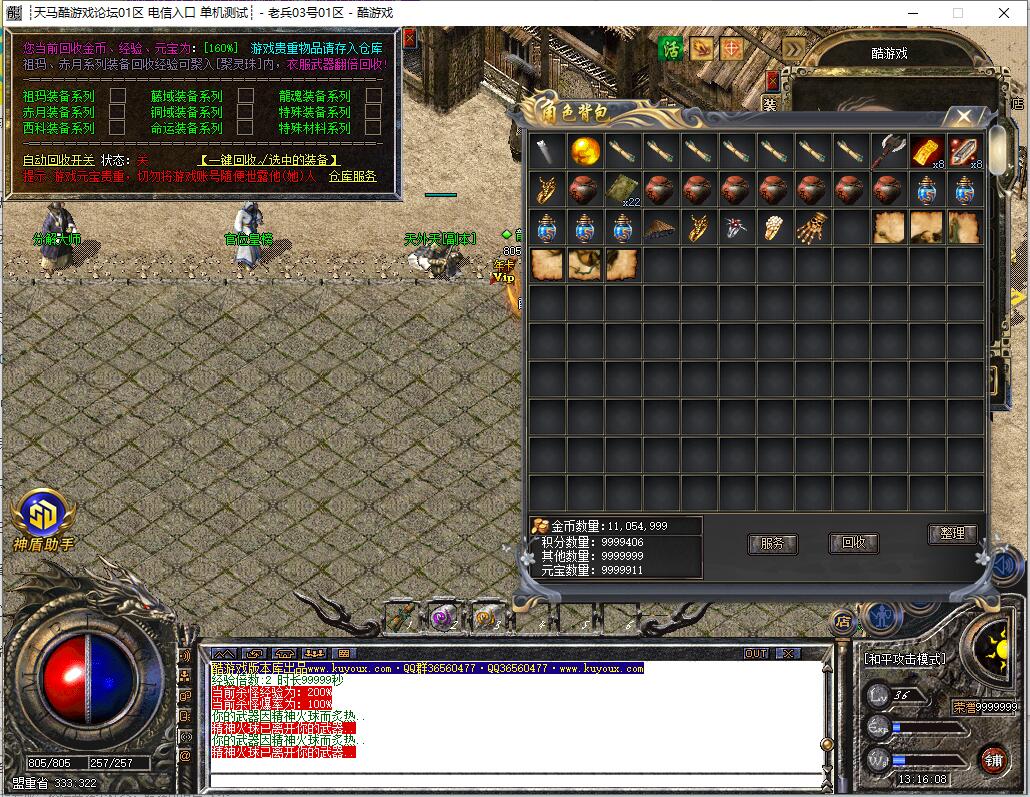Image resolution: width=1030 pixels, height=797 pixels.
Task: Click the OUT button above chat
Action: (x=757, y=653)
